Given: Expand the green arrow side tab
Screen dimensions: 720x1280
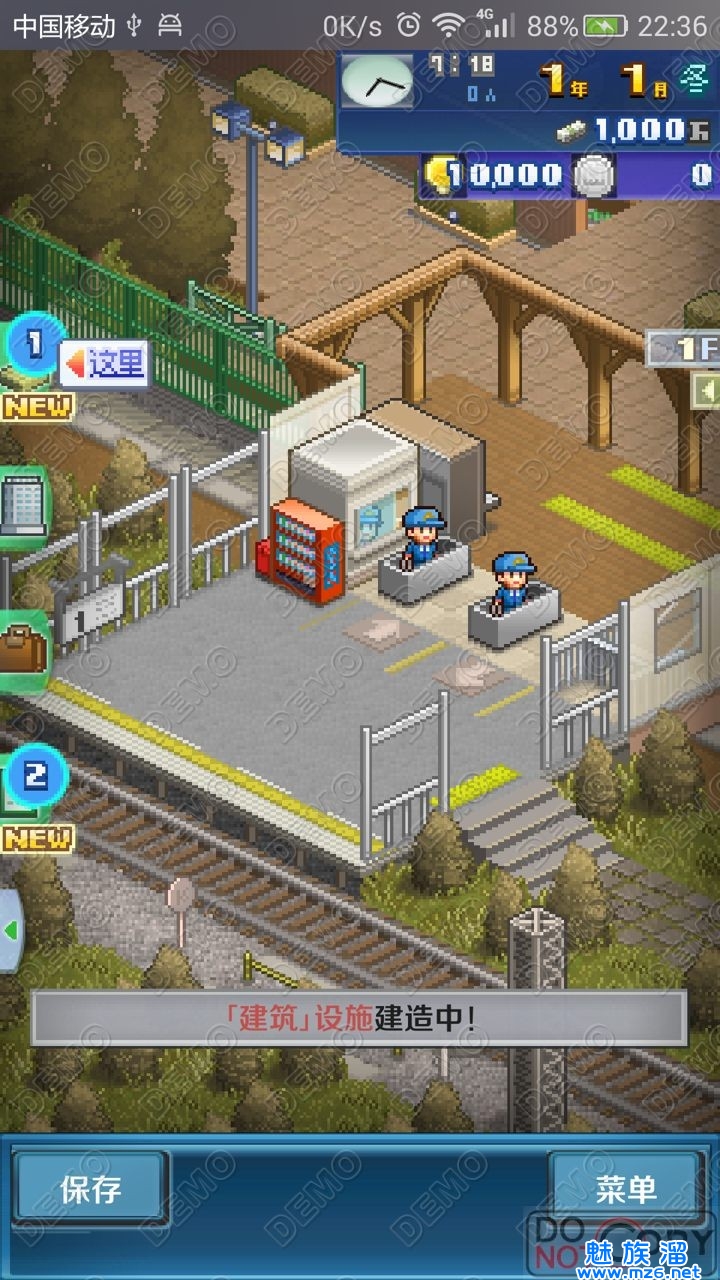Looking at the screenshot, I should coord(10,931).
